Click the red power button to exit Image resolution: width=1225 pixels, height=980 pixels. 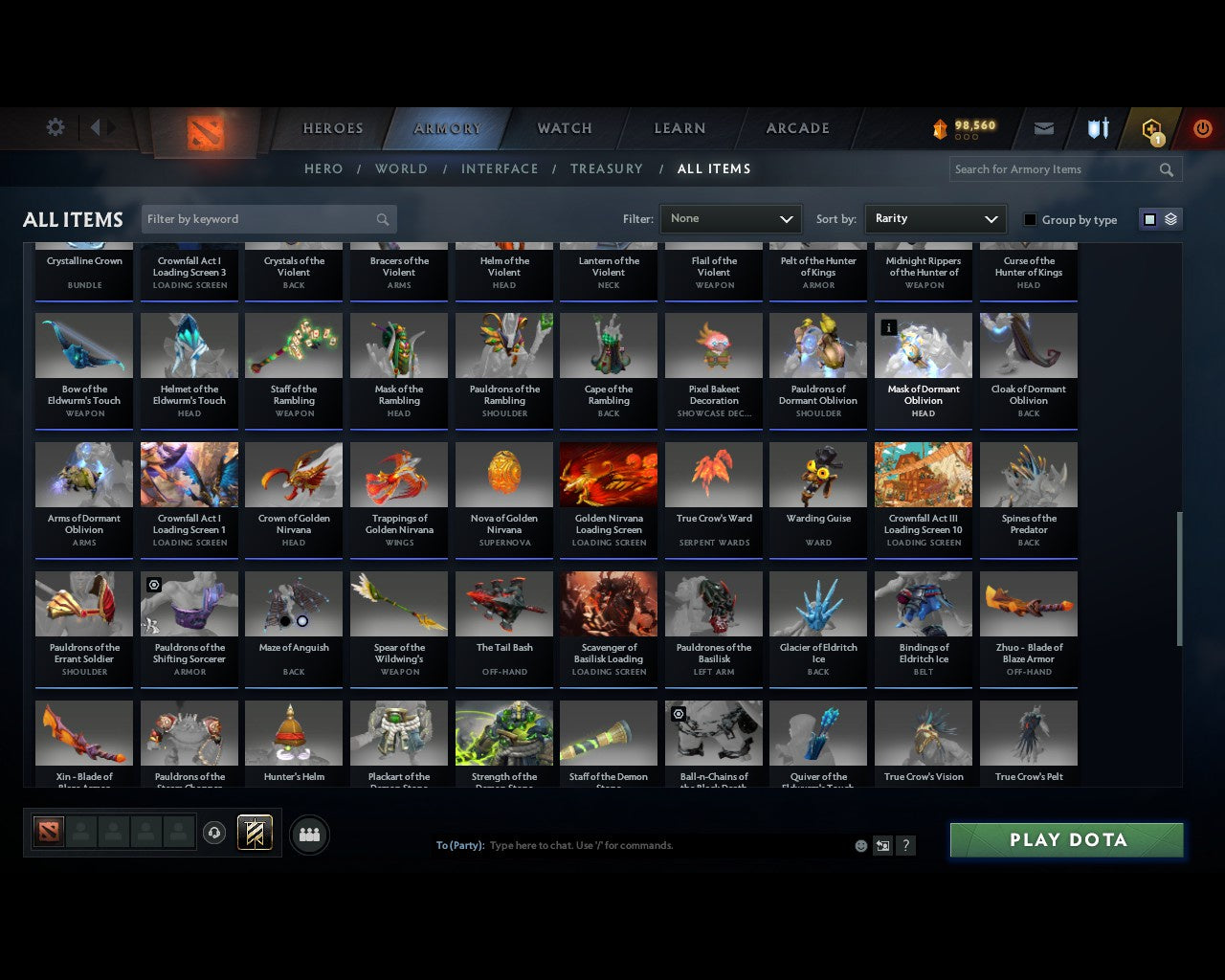(1202, 127)
